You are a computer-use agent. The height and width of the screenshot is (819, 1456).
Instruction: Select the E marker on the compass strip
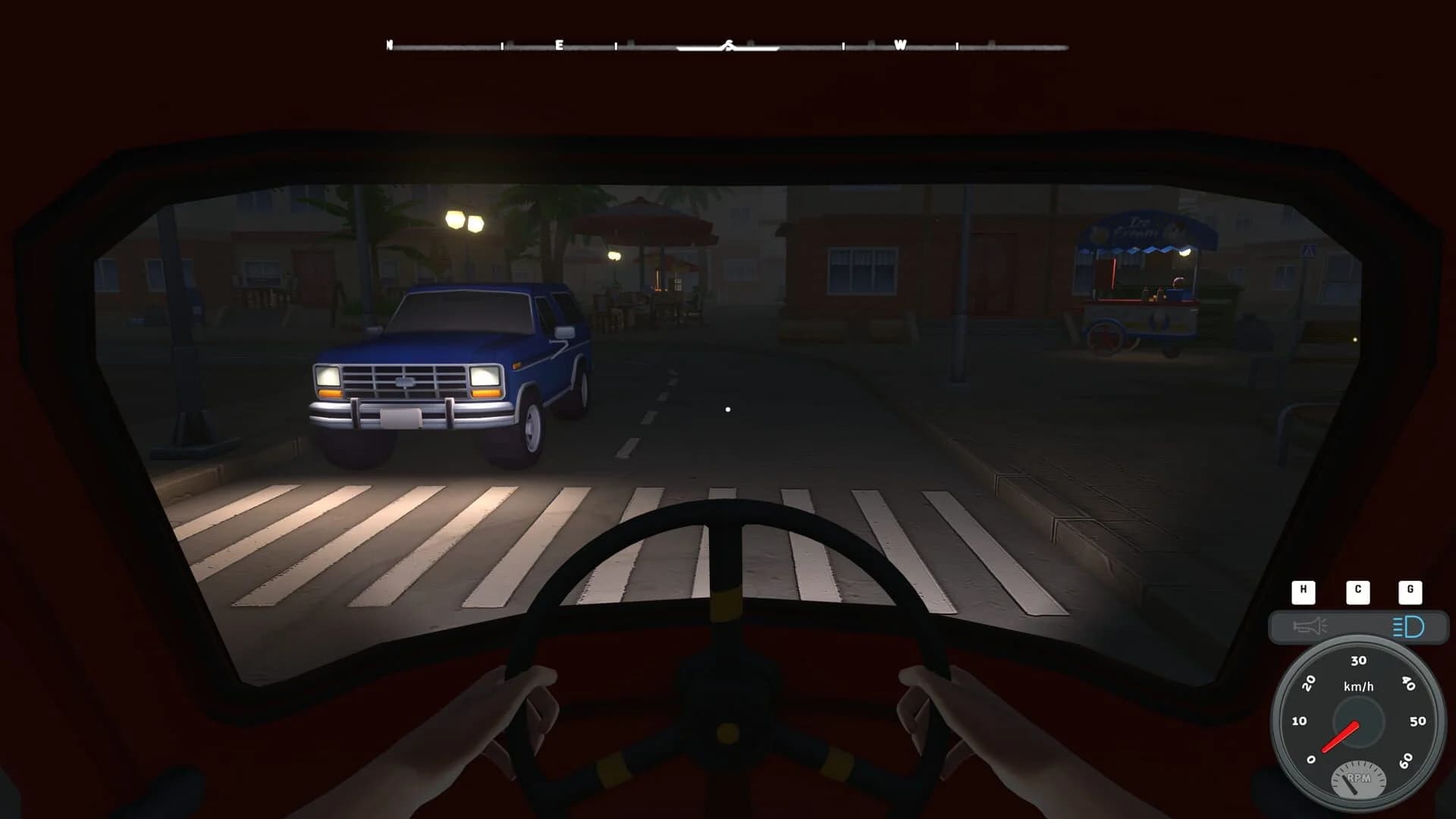(x=558, y=45)
